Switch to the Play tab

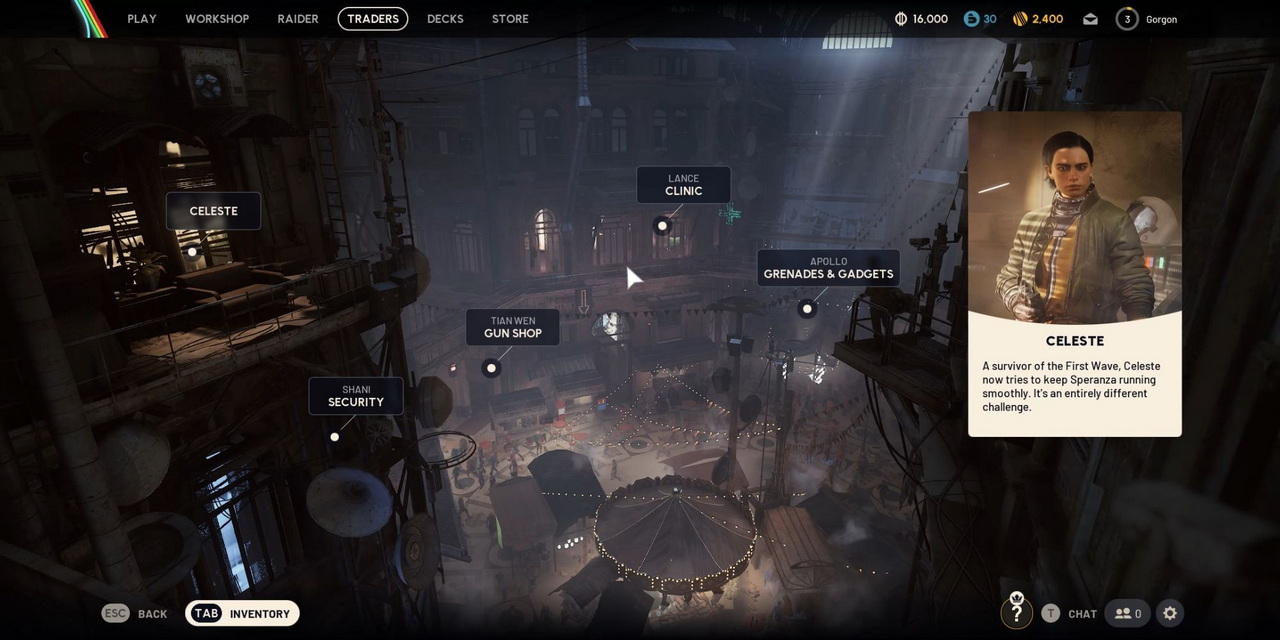tap(142, 19)
